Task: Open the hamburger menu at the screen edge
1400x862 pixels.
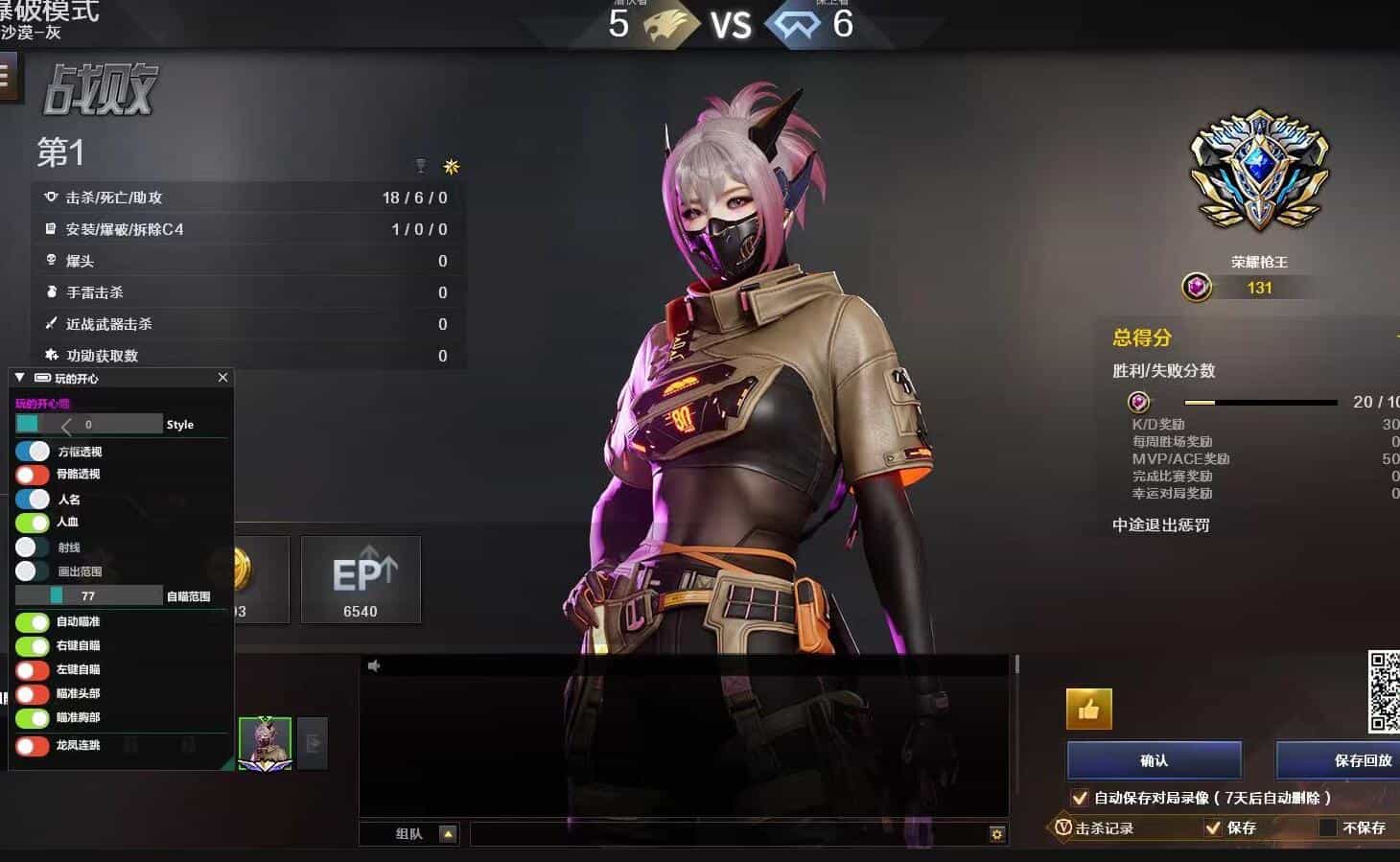Action: point(6,76)
